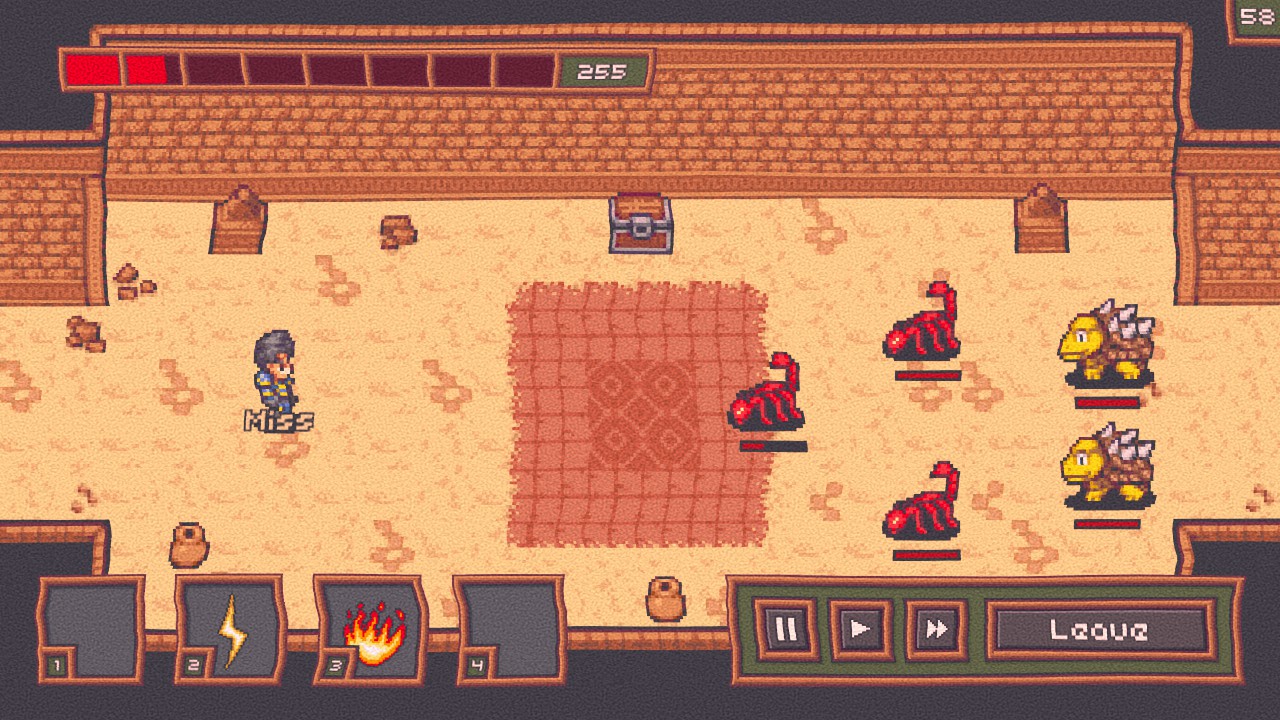Resume battle at normal play speed

click(x=860, y=629)
